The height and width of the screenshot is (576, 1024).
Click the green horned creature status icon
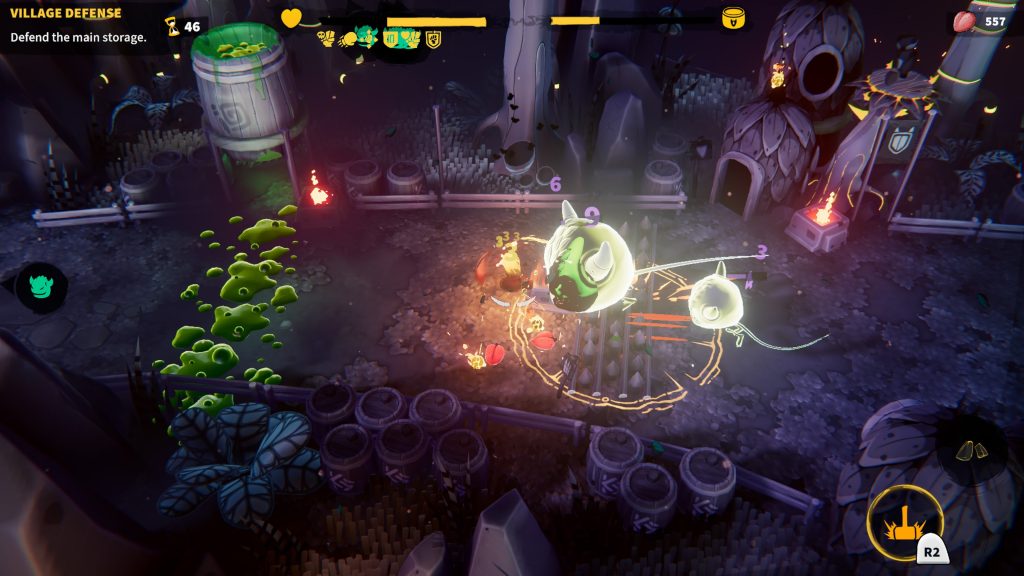368,38
